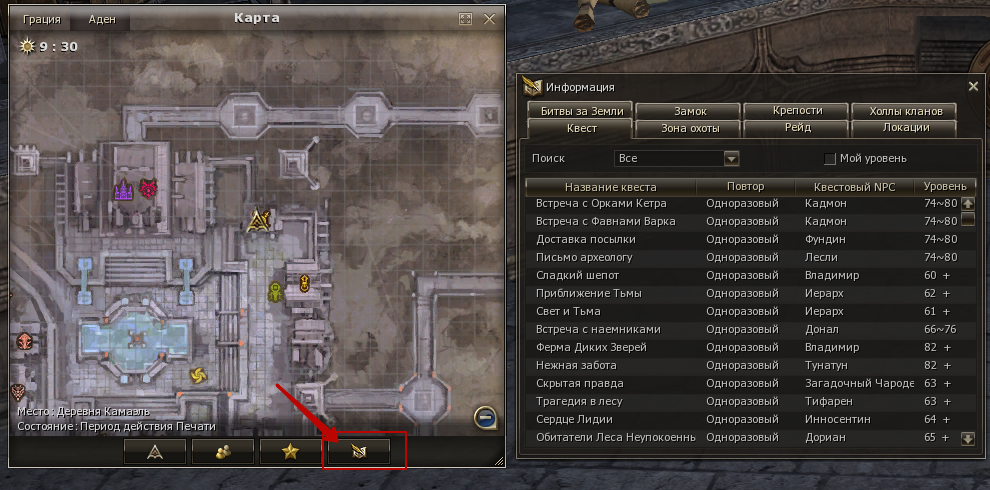Close the Карта map window

coord(489,19)
